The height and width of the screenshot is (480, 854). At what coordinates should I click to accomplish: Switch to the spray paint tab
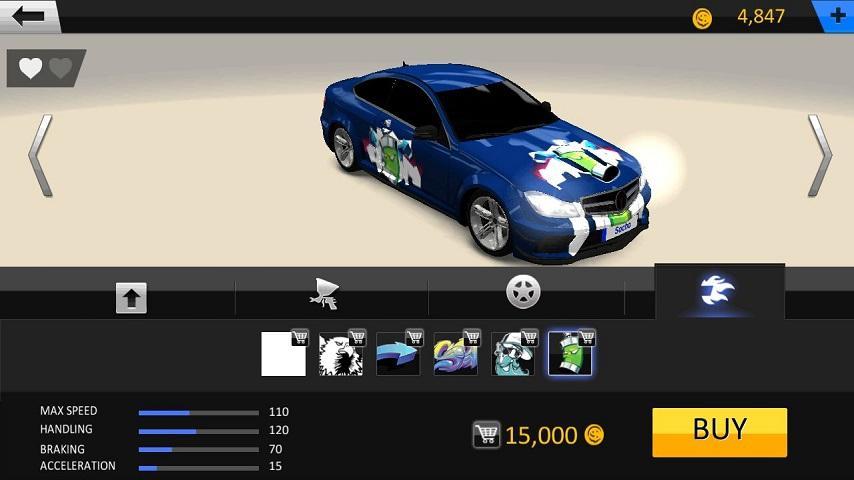pyautogui.click(x=326, y=293)
